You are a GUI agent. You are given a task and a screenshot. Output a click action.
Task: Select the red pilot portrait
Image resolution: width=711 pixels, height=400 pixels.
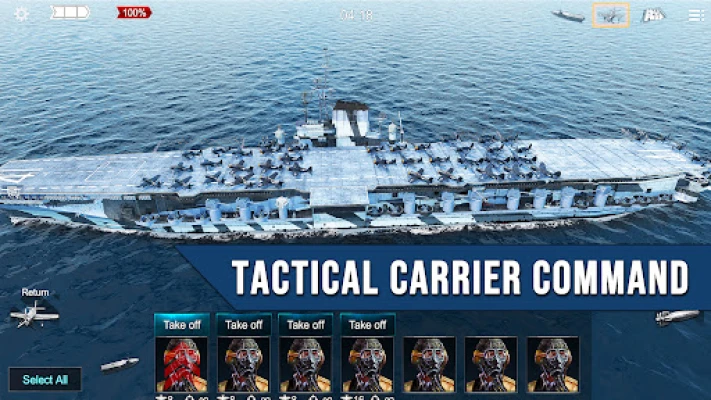[181, 364]
